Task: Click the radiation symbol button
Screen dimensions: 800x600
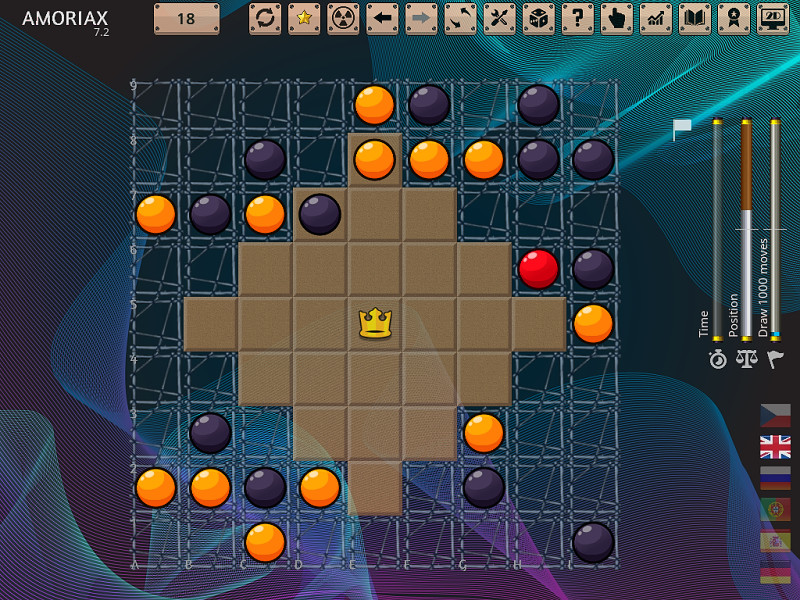Action: (x=343, y=18)
